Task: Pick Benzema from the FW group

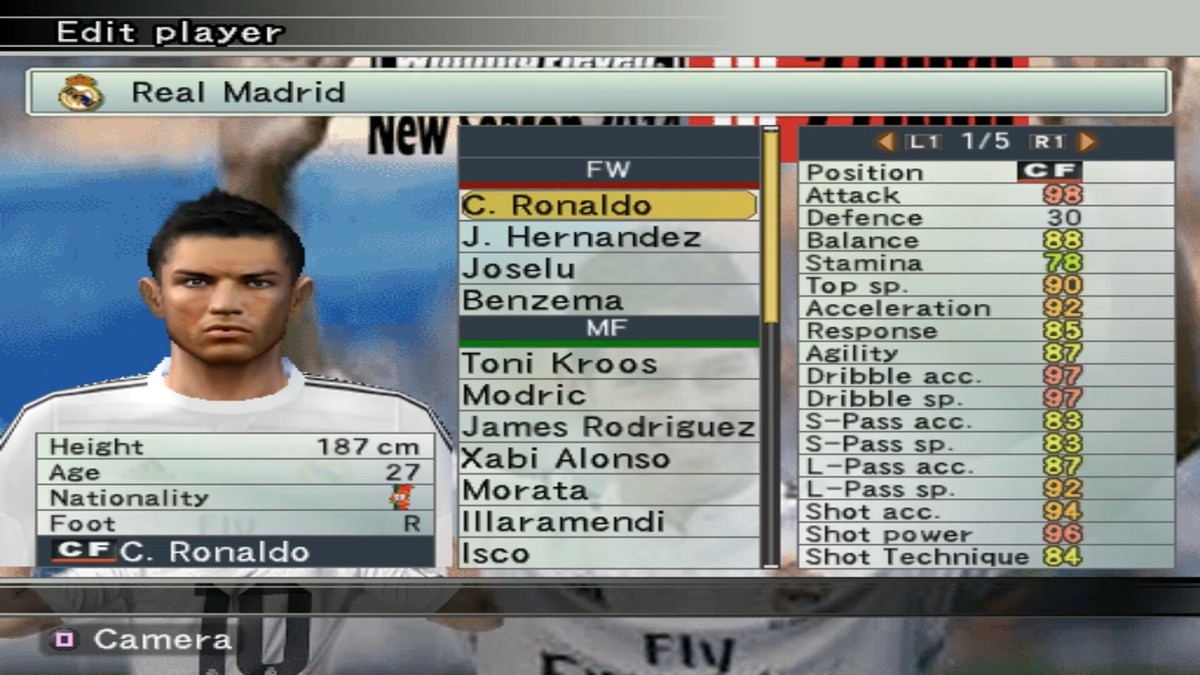Action: (608, 300)
